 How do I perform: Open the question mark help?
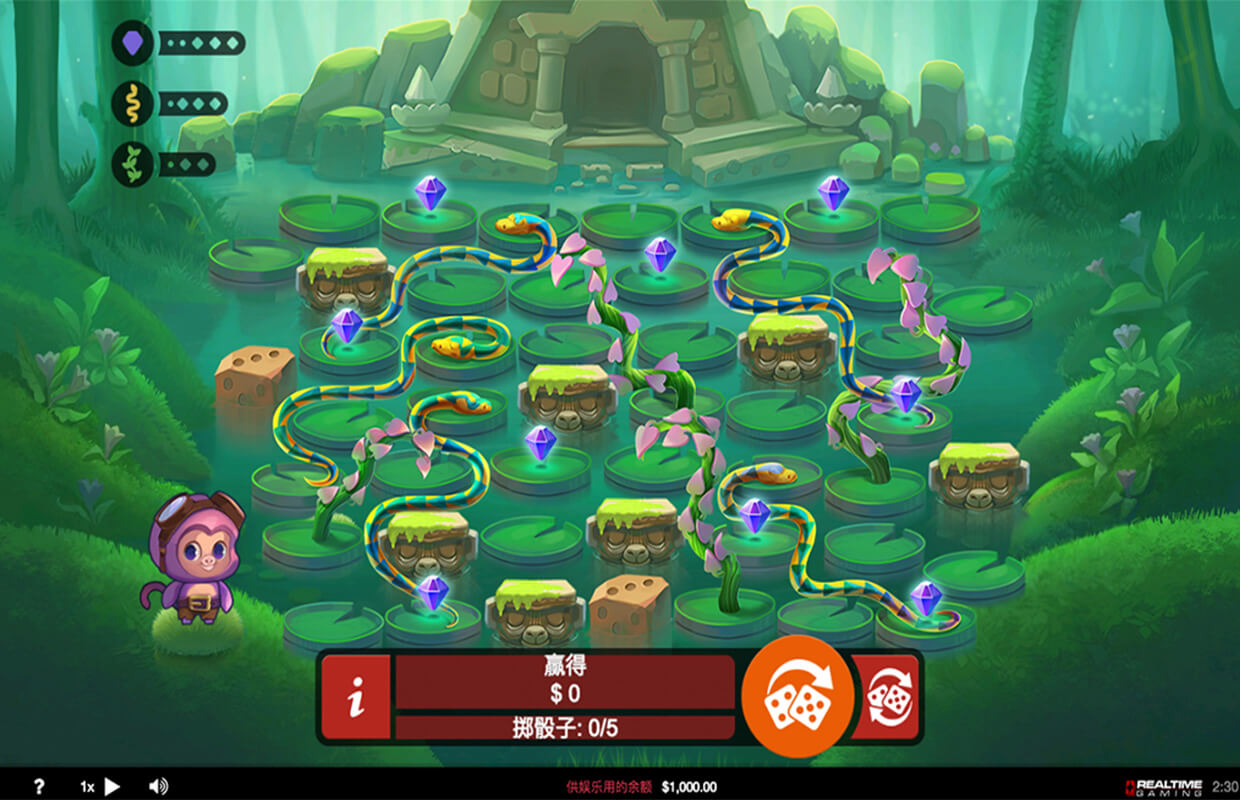(x=39, y=787)
